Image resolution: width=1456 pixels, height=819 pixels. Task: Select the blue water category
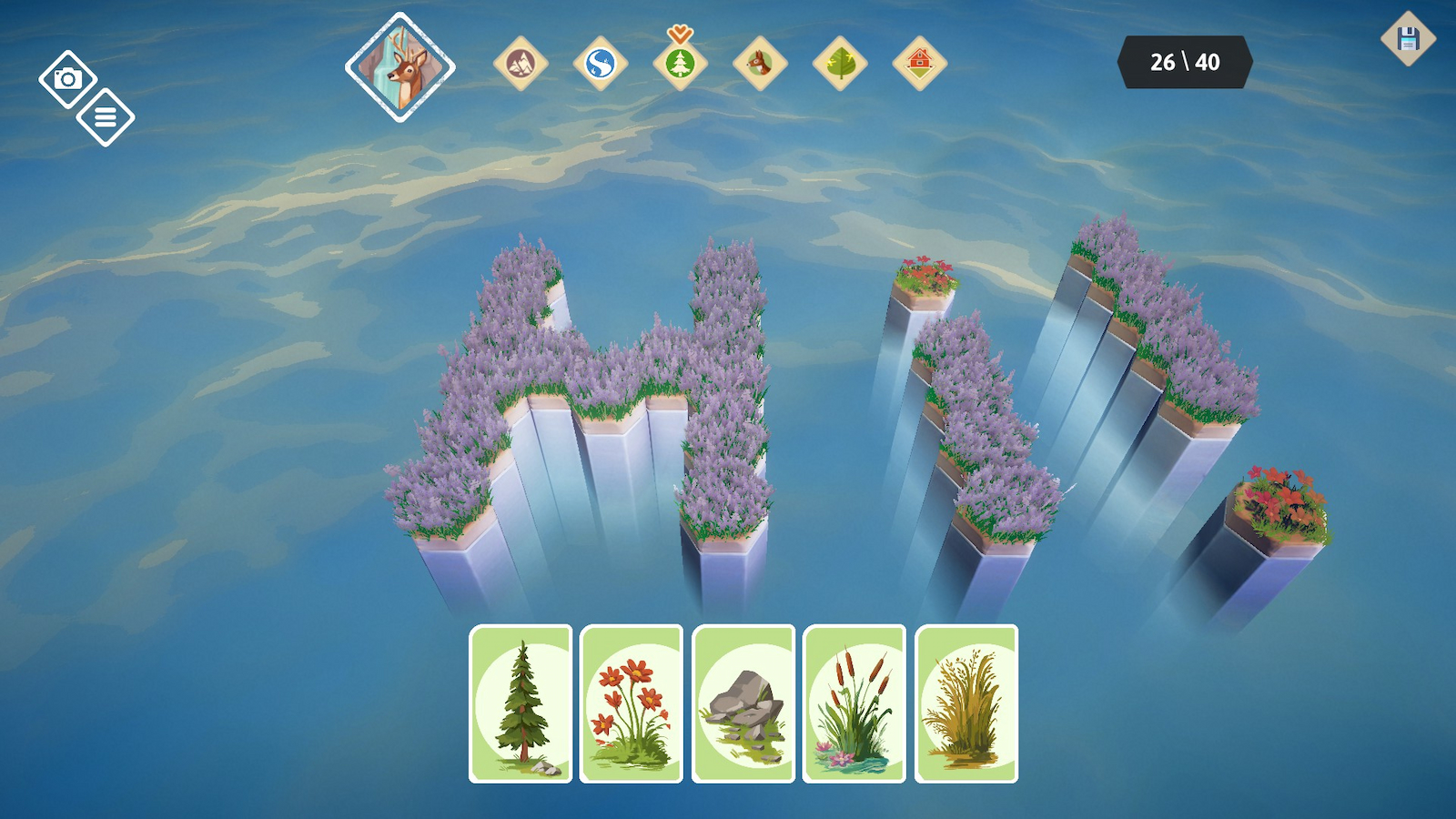[600, 64]
